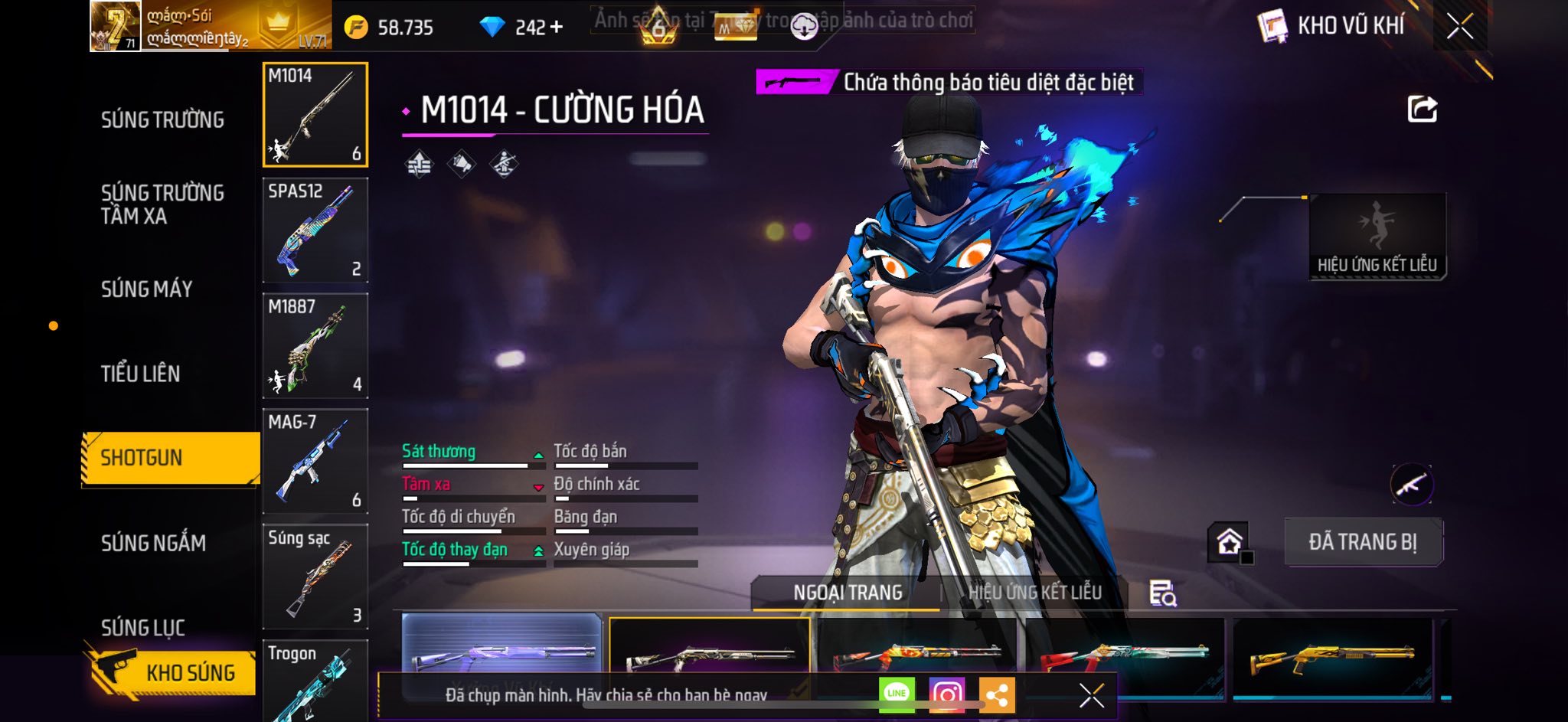The width and height of the screenshot is (1568, 722).
Task: Switch to the Ngoại Trang tab
Action: click(x=848, y=593)
